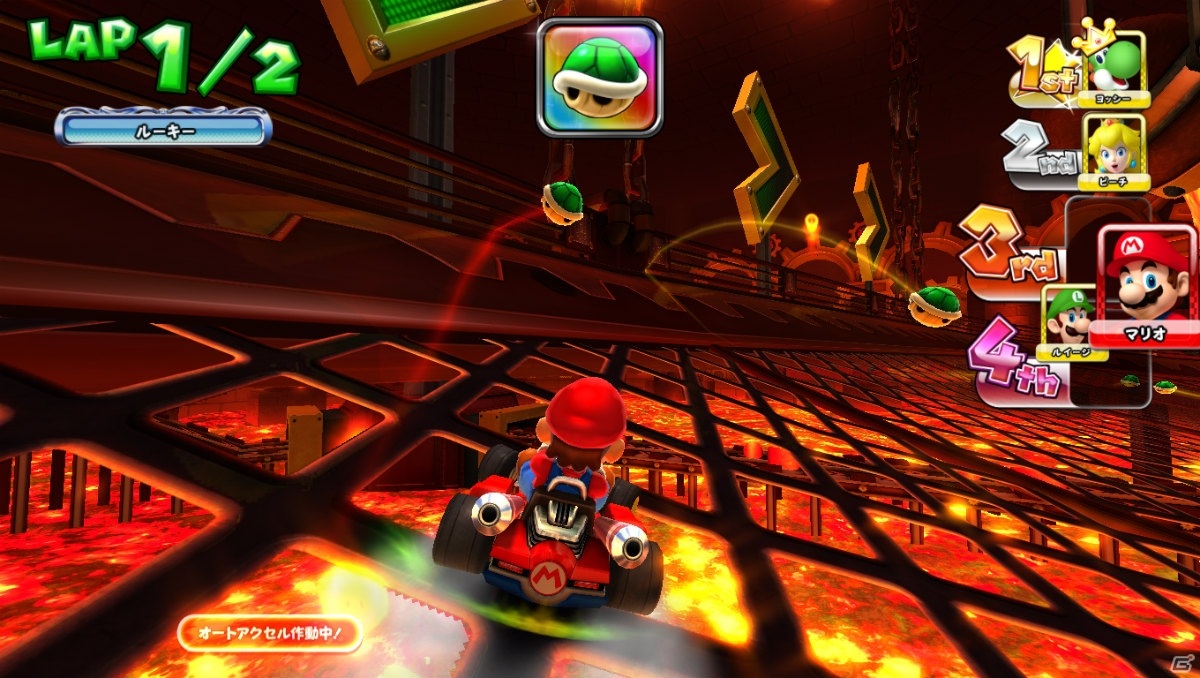Tap the auto-accelerate indicator pill
Image resolution: width=1200 pixels, height=678 pixels.
pos(270,633)
